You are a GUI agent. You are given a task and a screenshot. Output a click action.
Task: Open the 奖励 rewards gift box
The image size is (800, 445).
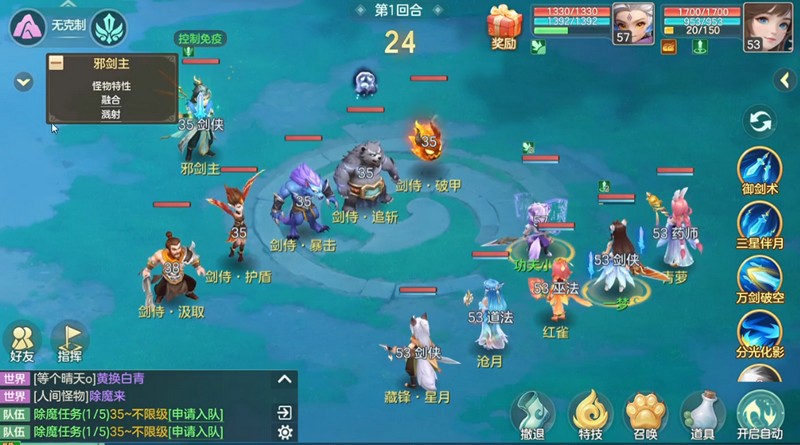[x=504, y=24]
